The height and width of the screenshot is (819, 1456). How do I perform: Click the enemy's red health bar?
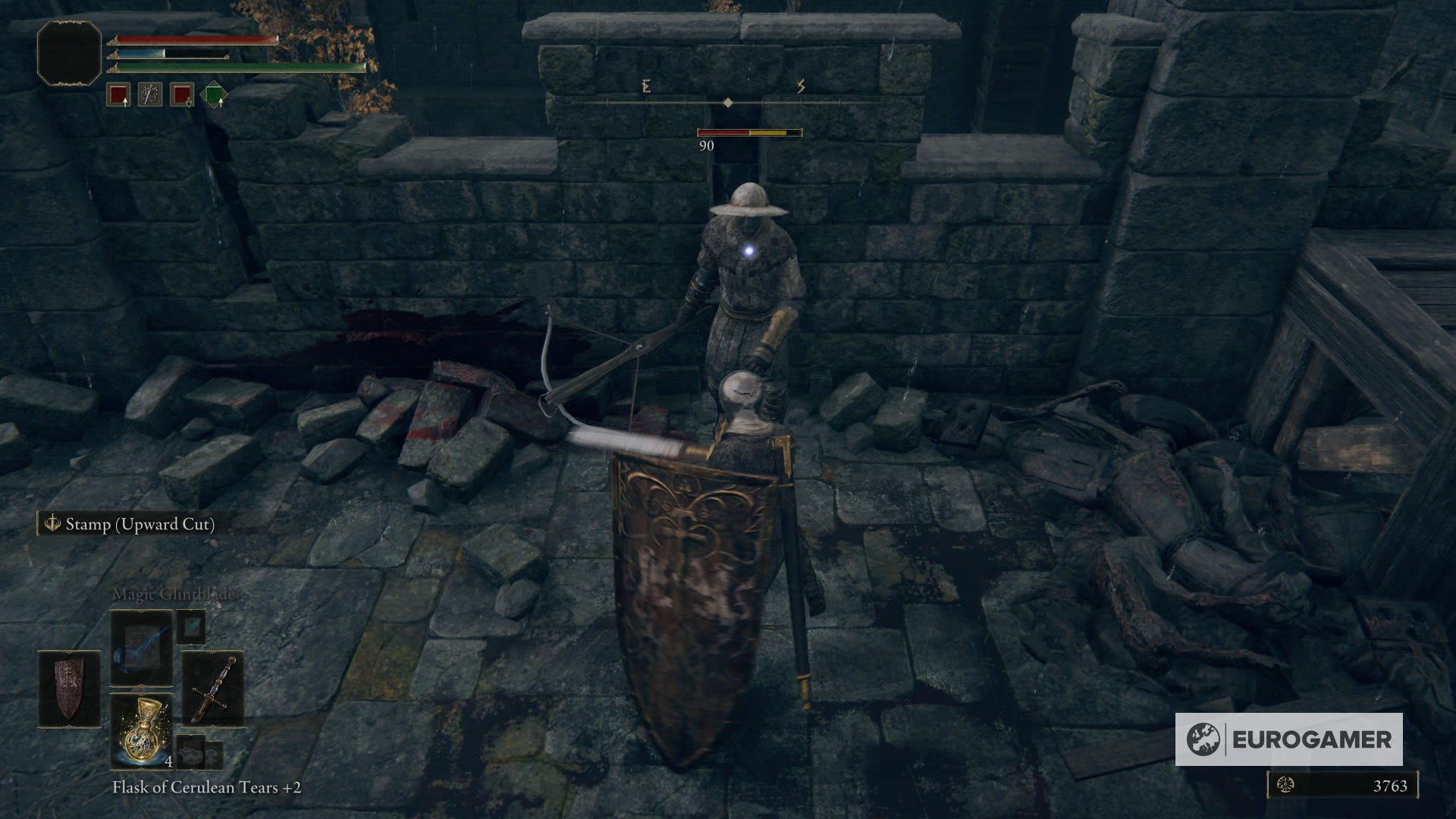pyautogui.click(x=724, y=131)
